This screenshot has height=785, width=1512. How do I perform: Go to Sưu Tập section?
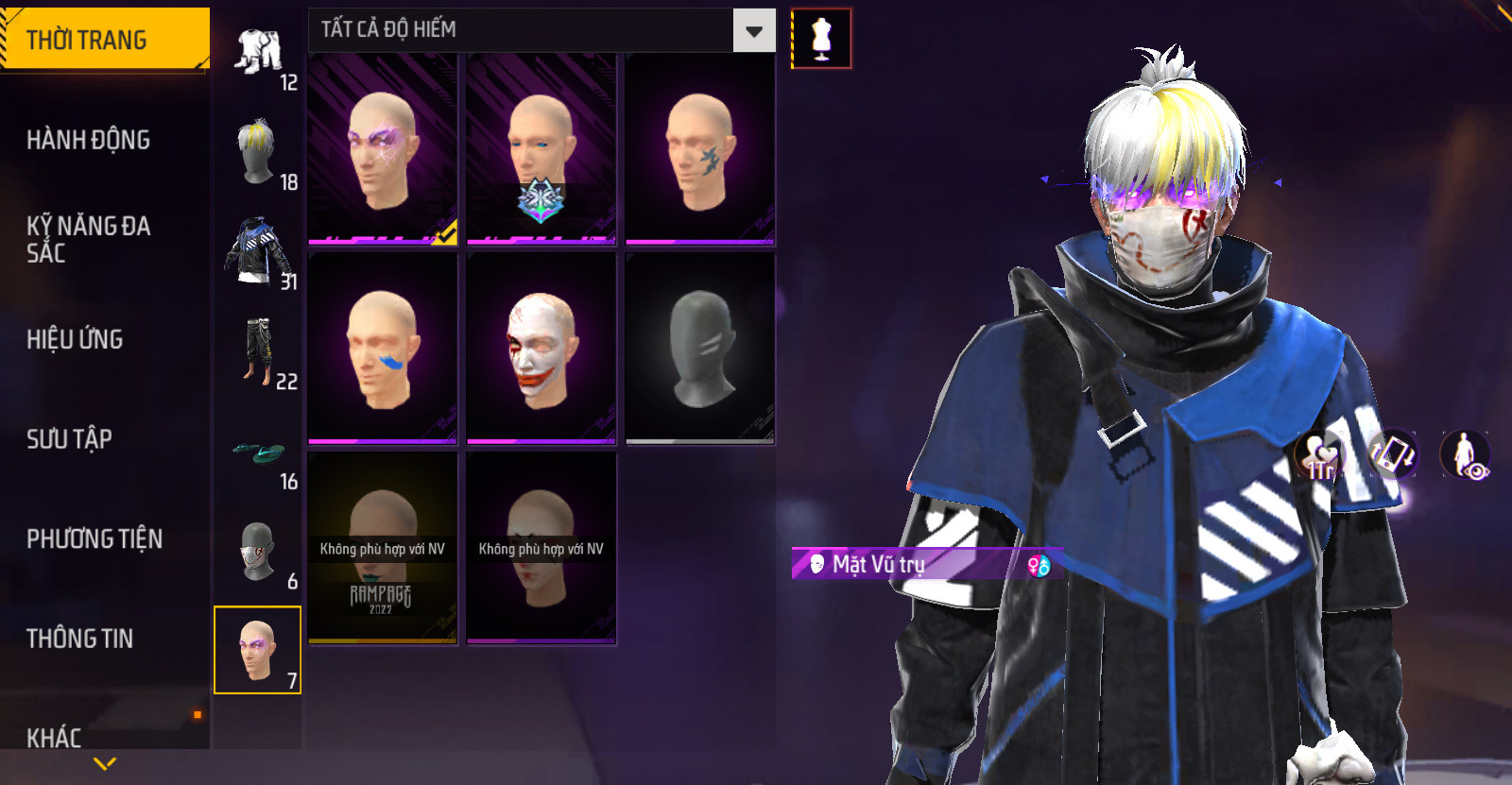click(70, 438)
